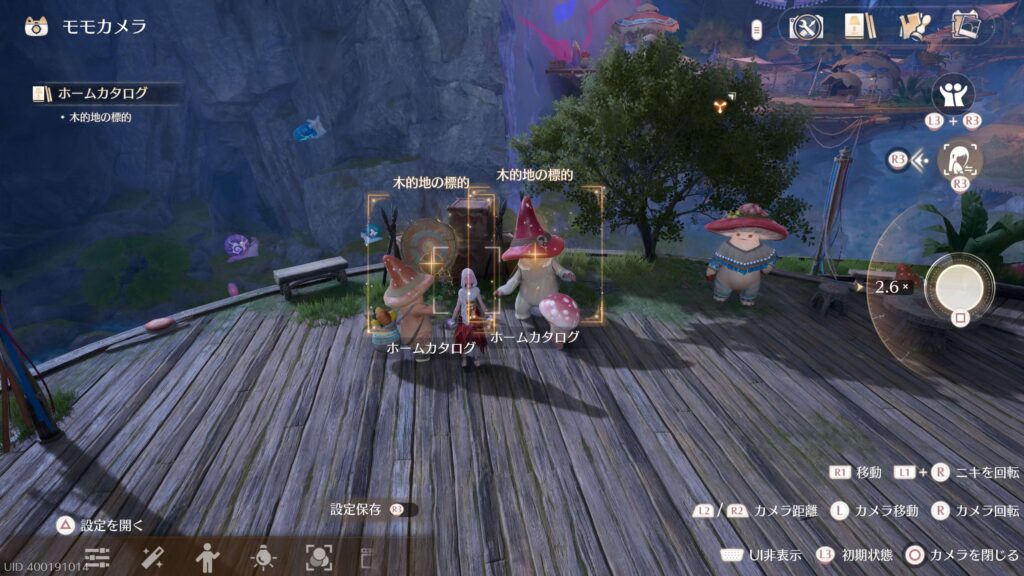This screenshot has width=1024, height=576.
Task: Open the character pose figure tab
Action: [208, 558]
